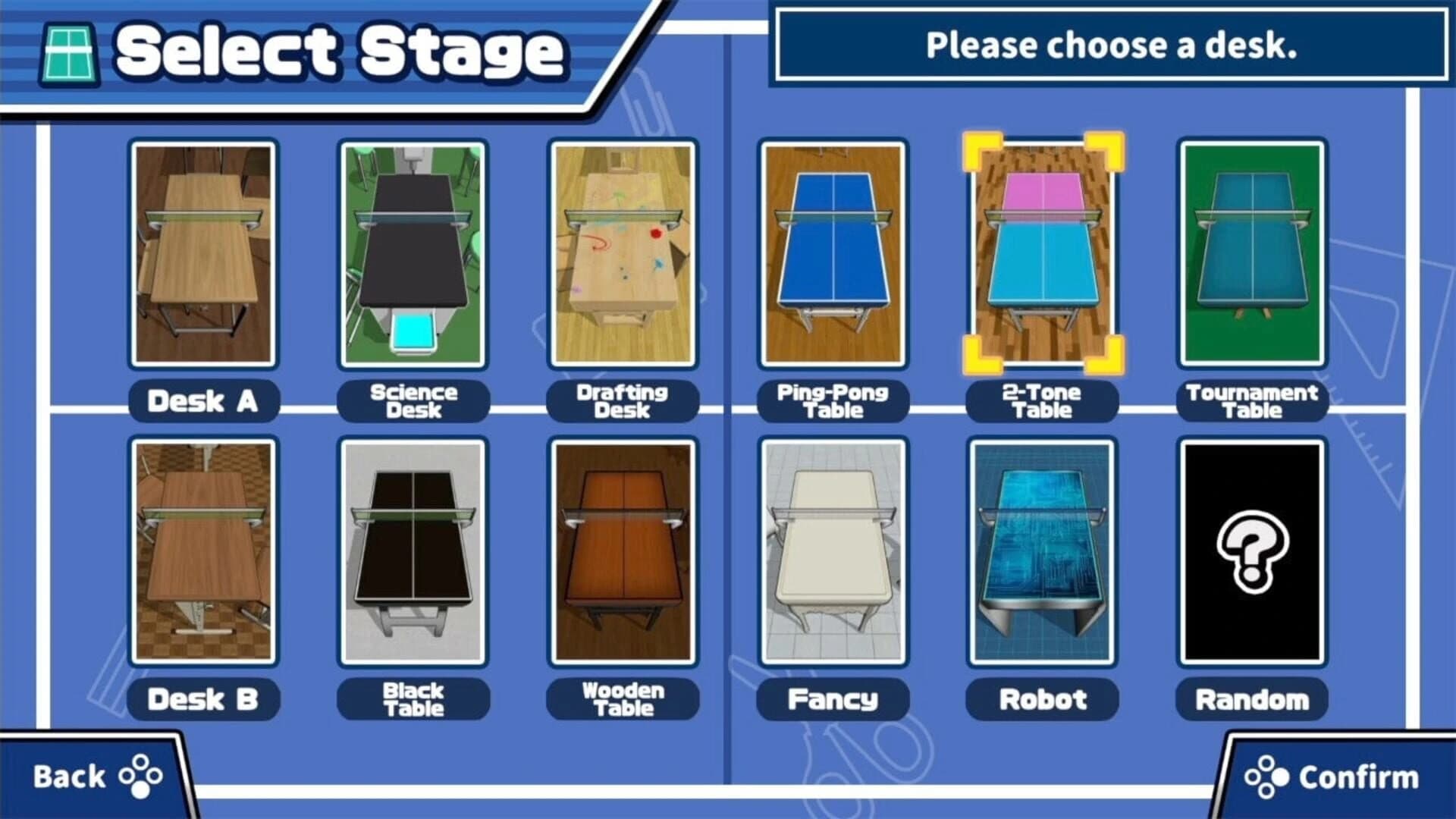Choose the Tournament Table stage
The height and width of the screenshot is (819, 1456).
(x=1253, y=254)
